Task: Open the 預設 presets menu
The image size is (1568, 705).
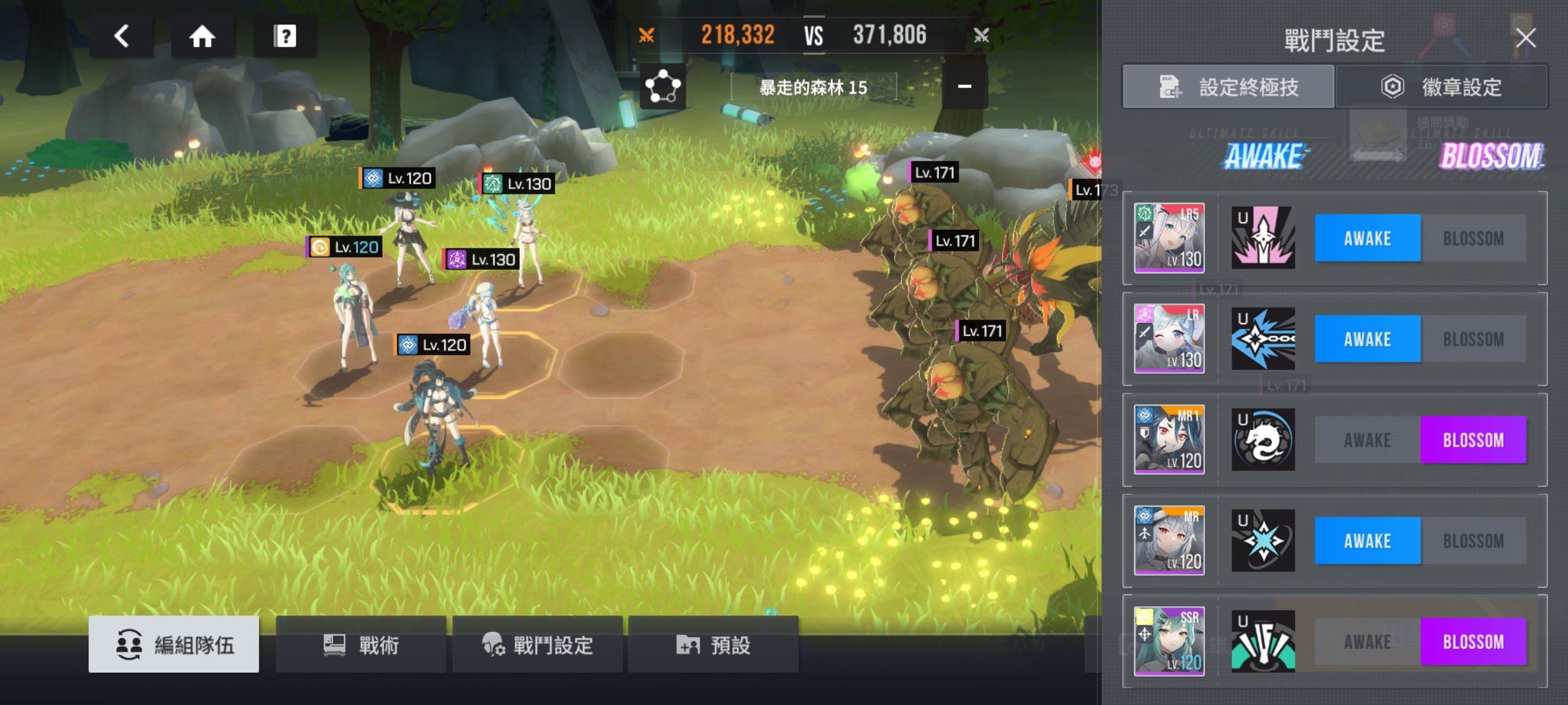Action: click(713, 644)
